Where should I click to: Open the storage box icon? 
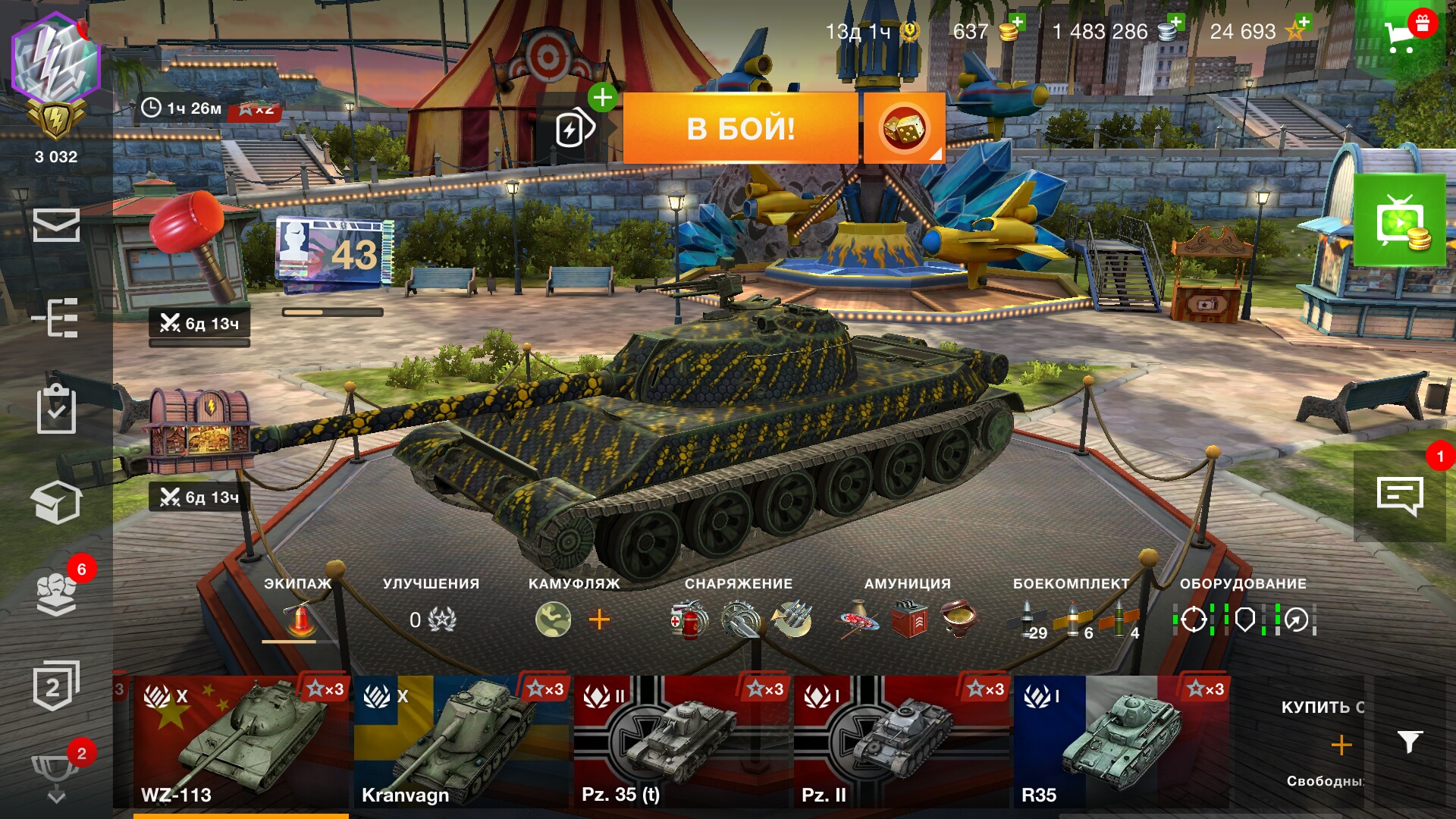coord(56,501)
